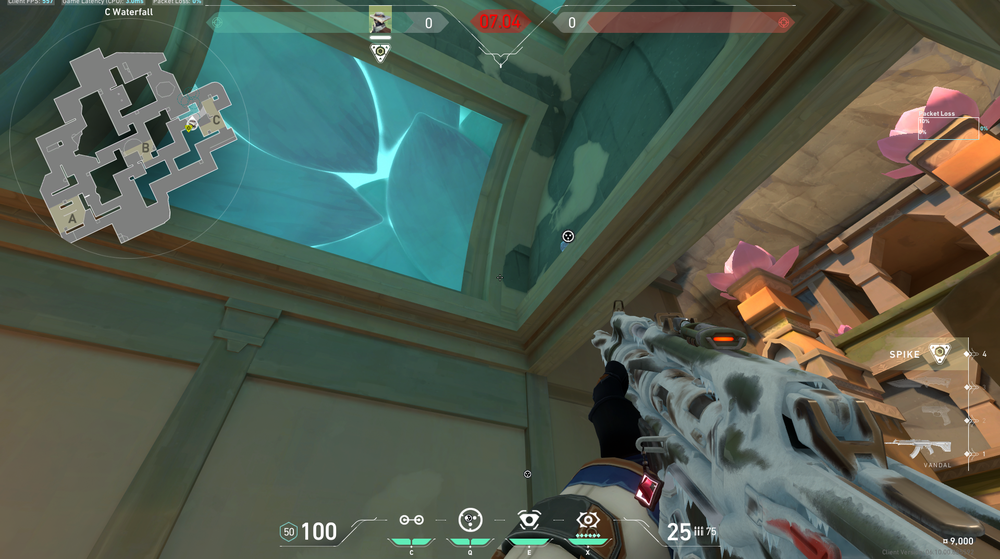The height and width of the screenshot is (559, 1000).
Task: Activate the X ultimate eye ability
Action: [x=587, y=521]
